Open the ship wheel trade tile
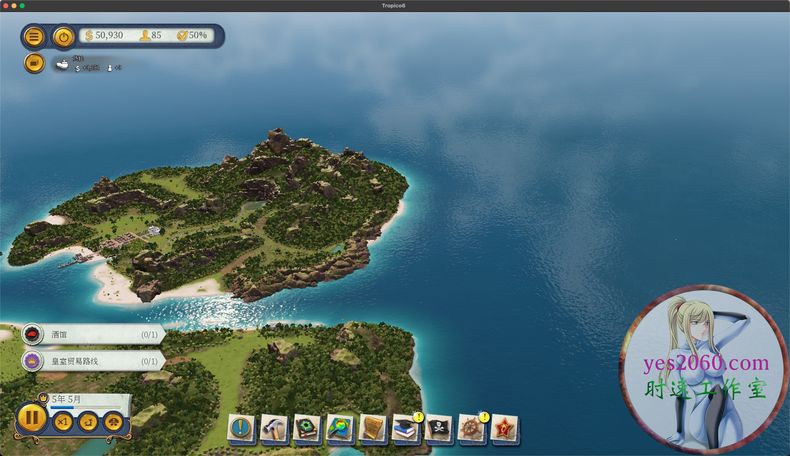Viewport: 790px width, 456px height. pyautogui.click(x=471, y=428)
